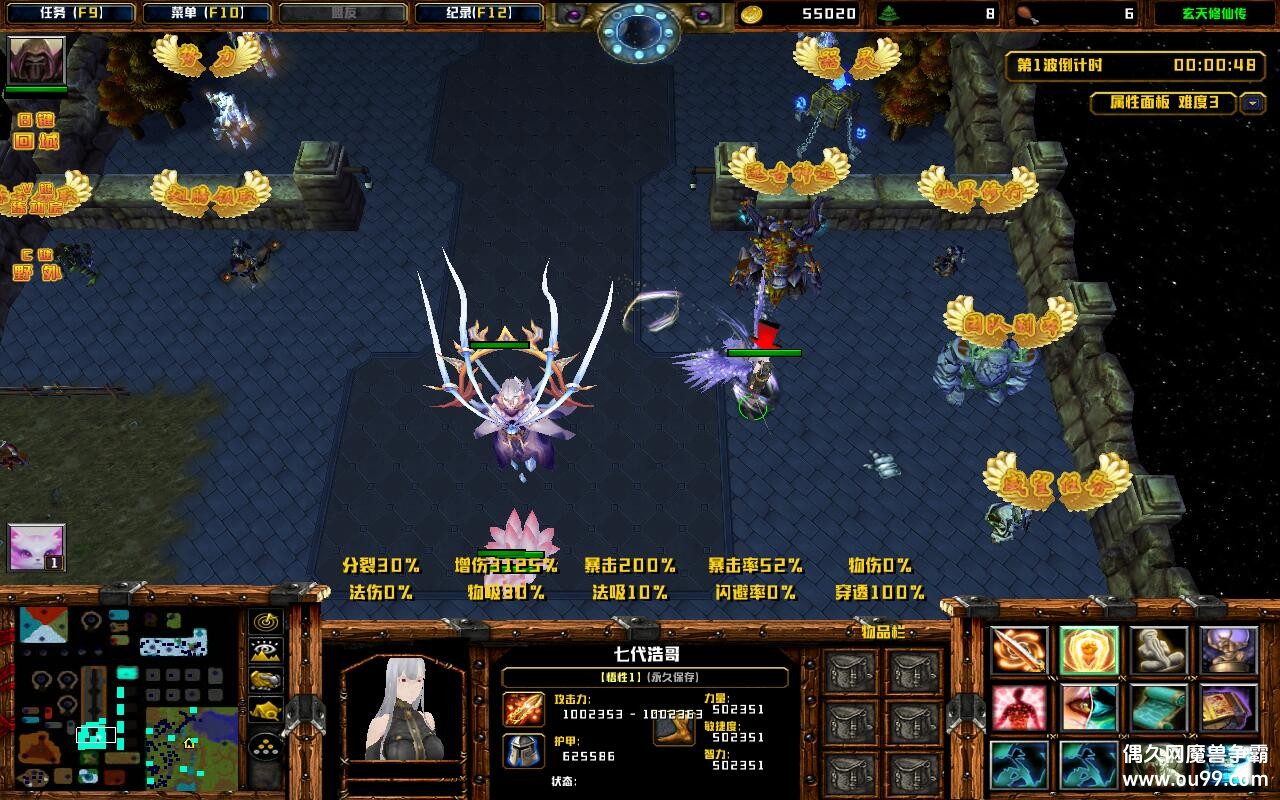Select the hooded hero portrait icon
The image size is (1280, 800).
[x=37, y=61]
